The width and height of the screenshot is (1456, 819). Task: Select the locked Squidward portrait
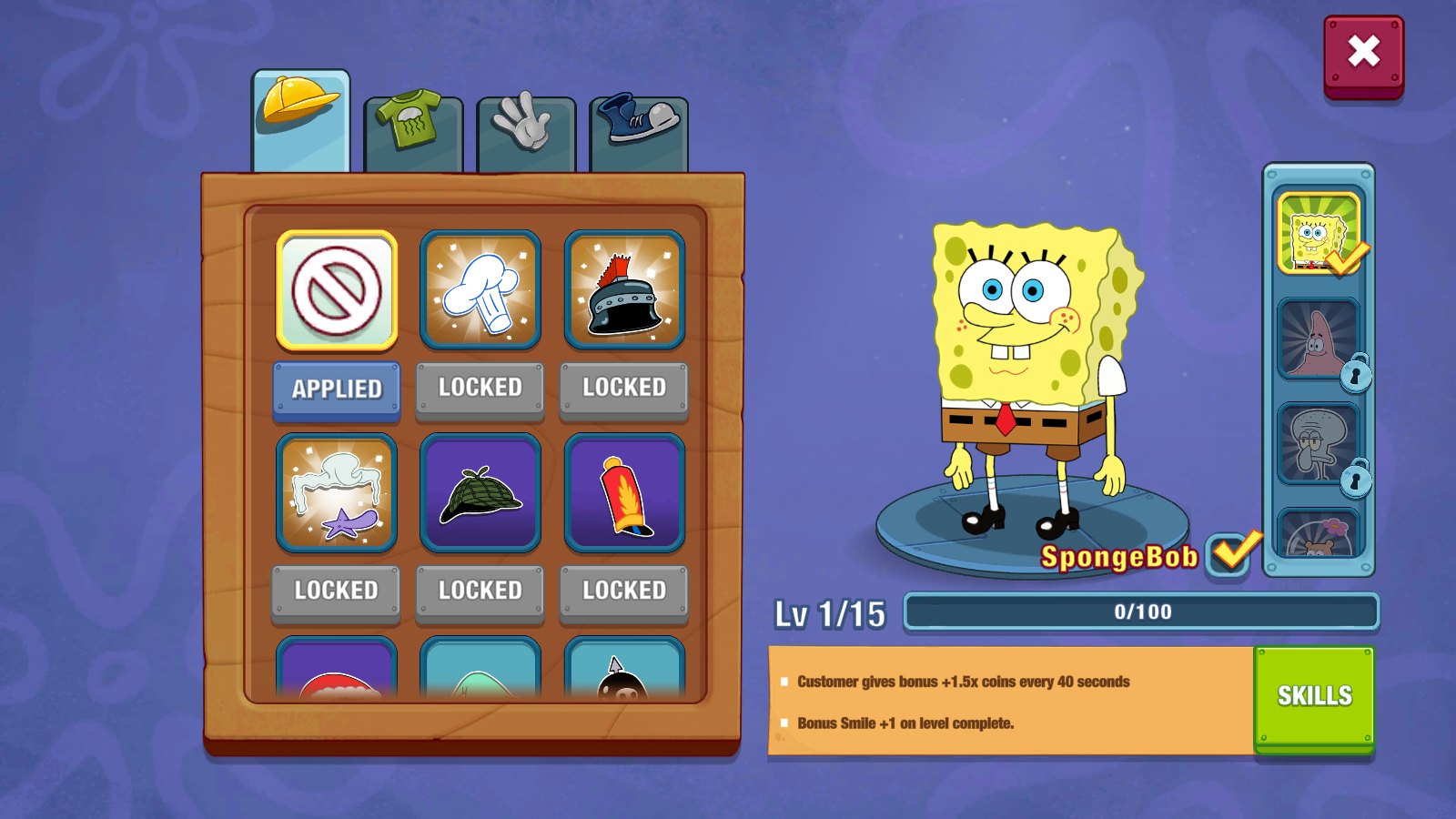click(x=1318, y=443)
